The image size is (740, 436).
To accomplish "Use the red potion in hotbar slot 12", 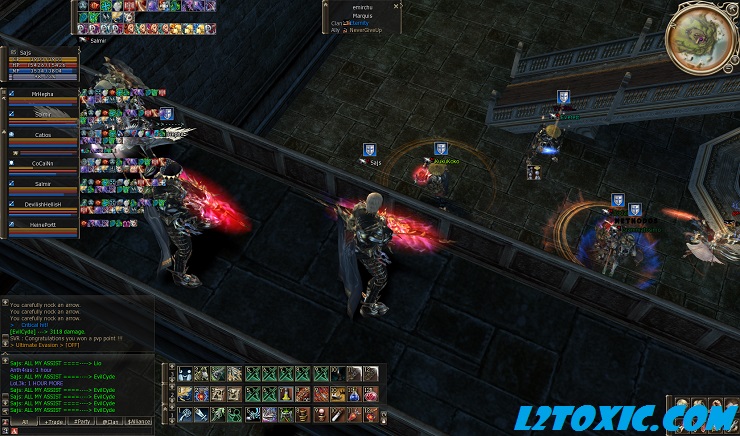I will 372,393.
